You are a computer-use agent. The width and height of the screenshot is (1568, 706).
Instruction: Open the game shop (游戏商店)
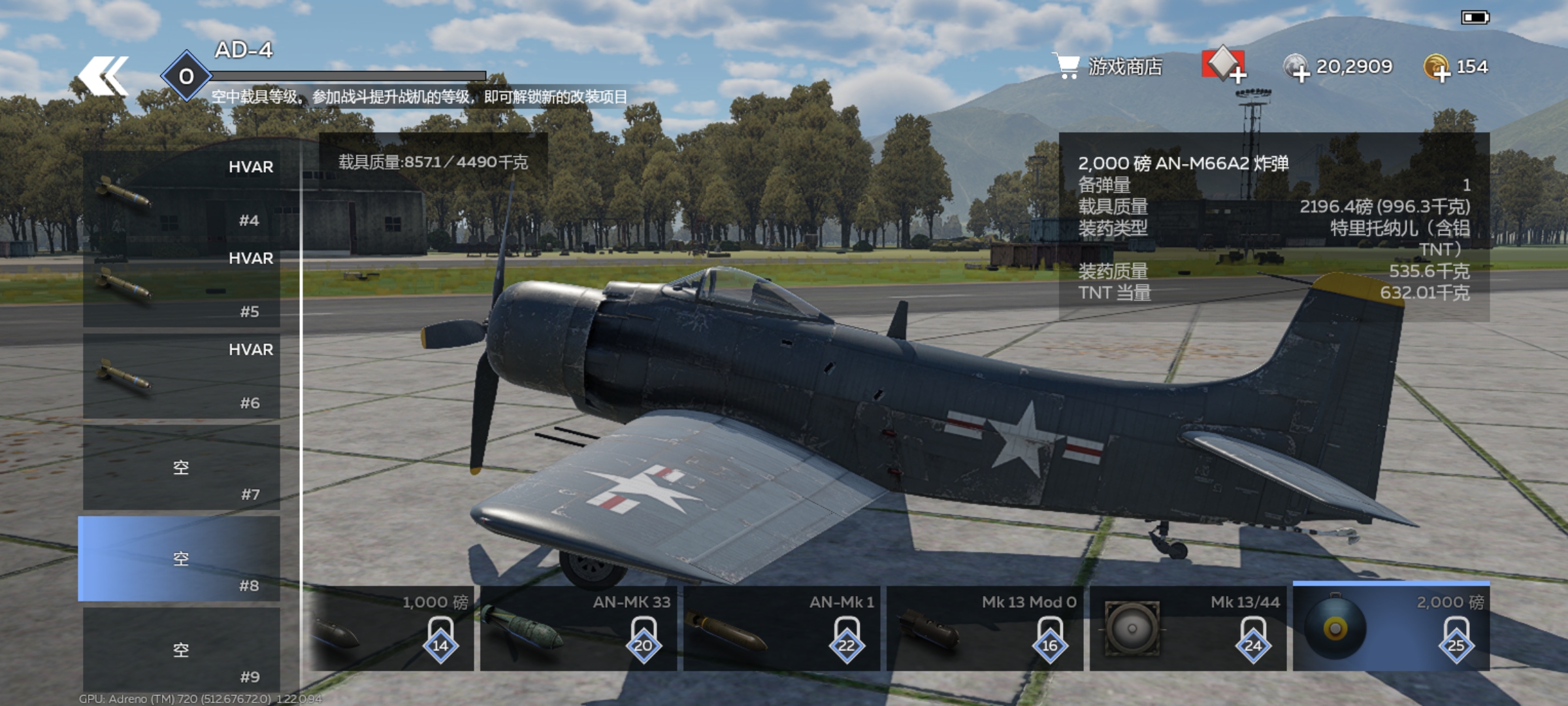(1108, 67)
